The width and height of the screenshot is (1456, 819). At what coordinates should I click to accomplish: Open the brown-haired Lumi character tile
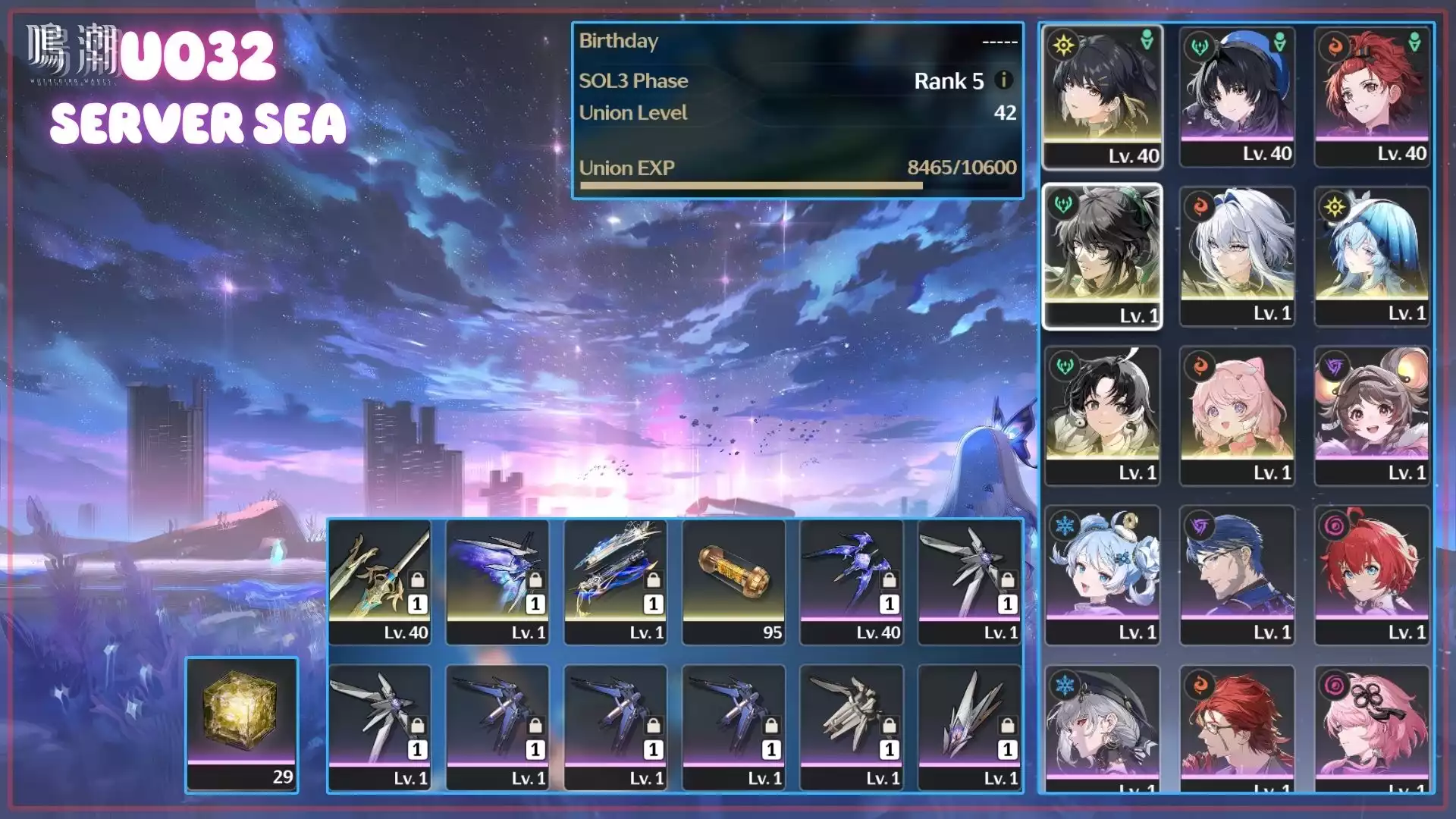[x=1372, y=415]
